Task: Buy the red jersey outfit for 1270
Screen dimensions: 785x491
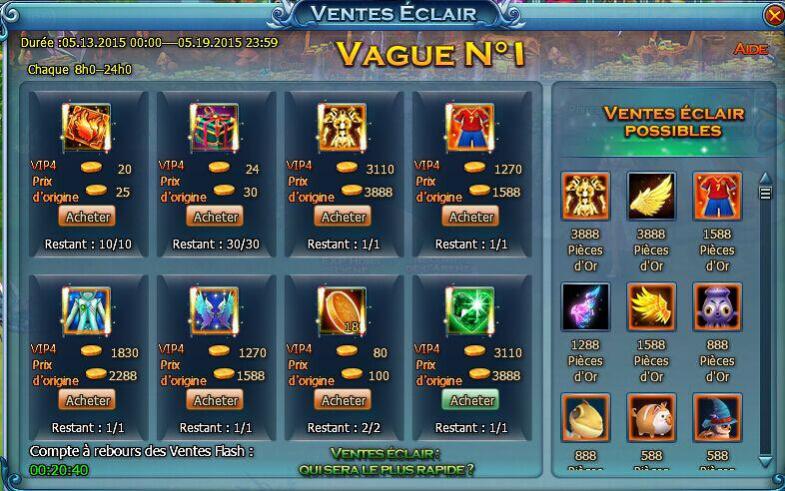Action: tap(472, 216)
